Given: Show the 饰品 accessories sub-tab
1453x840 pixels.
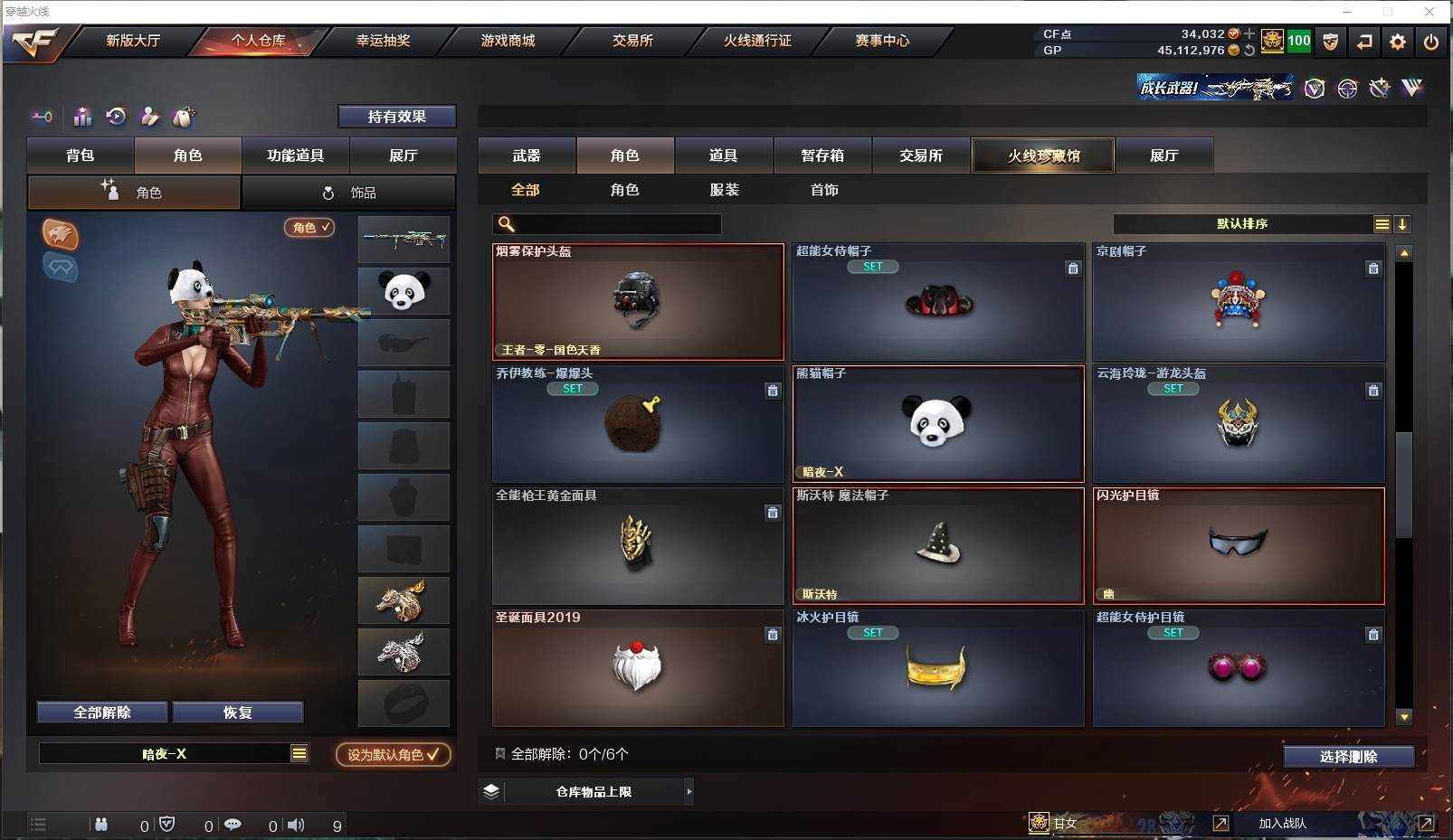Looking at the screenshot, I should click(349, 193).
